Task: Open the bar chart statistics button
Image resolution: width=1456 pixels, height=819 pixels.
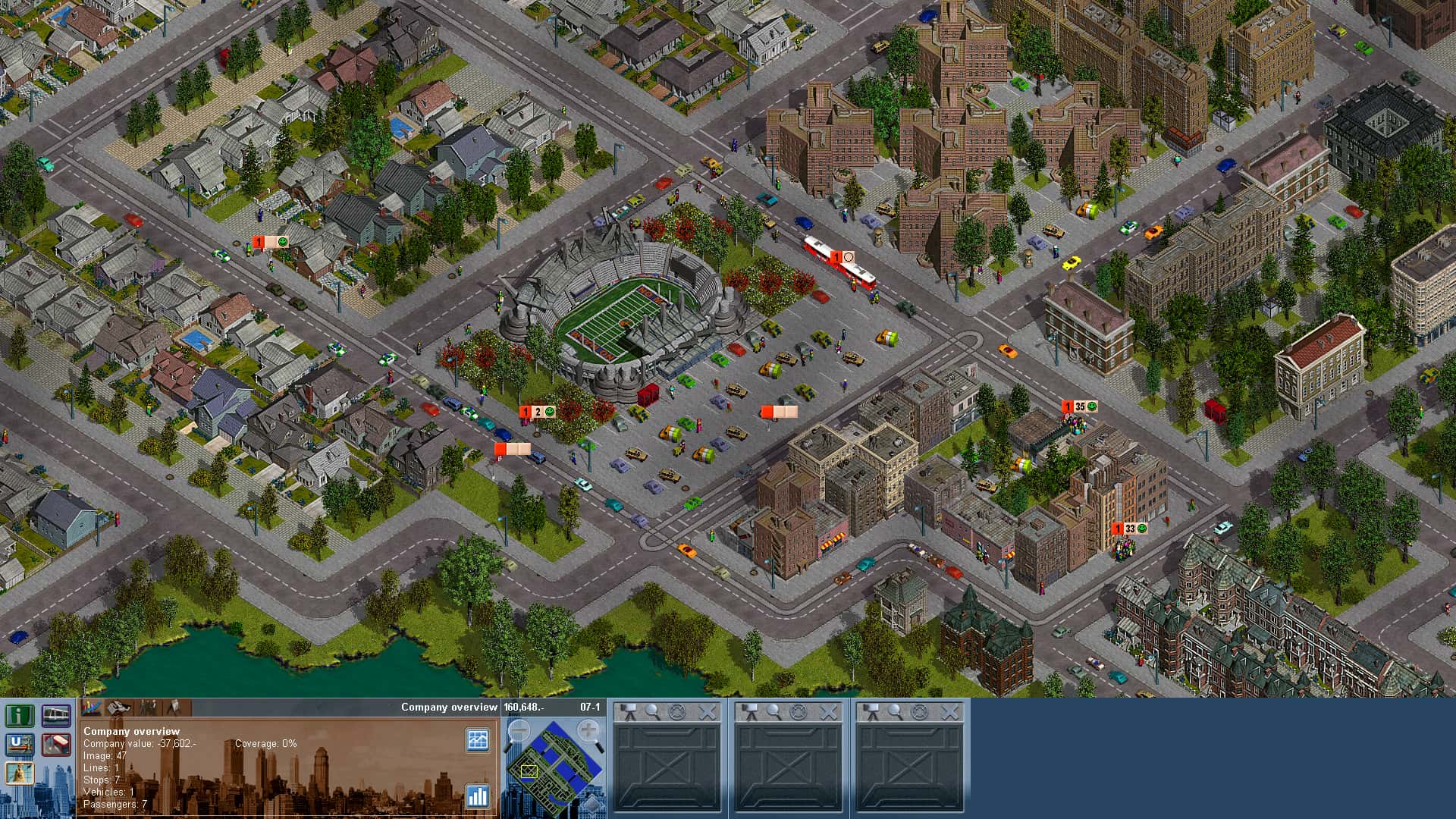Action: (478, 797)
